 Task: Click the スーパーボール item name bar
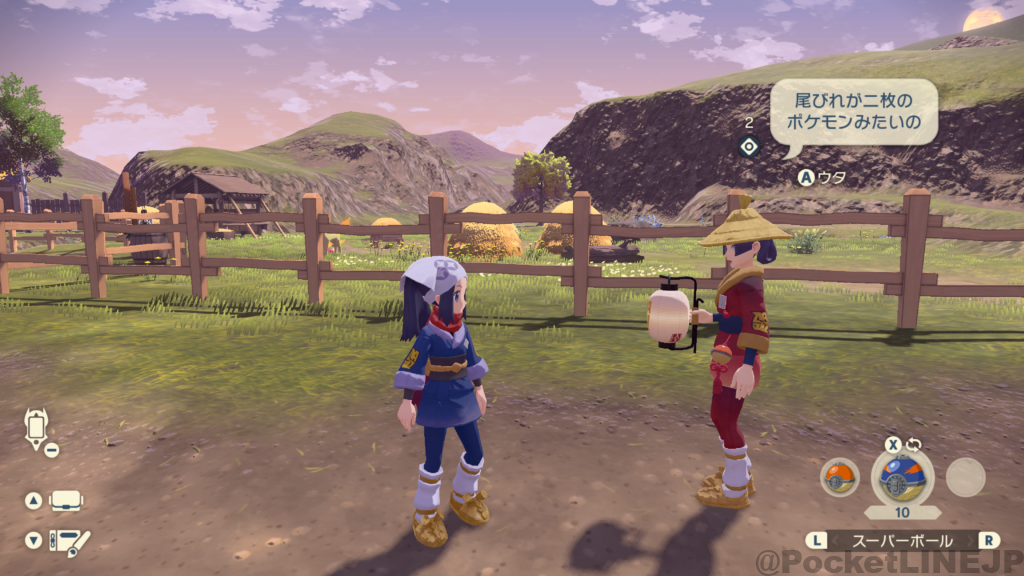[x=903, y=540]
